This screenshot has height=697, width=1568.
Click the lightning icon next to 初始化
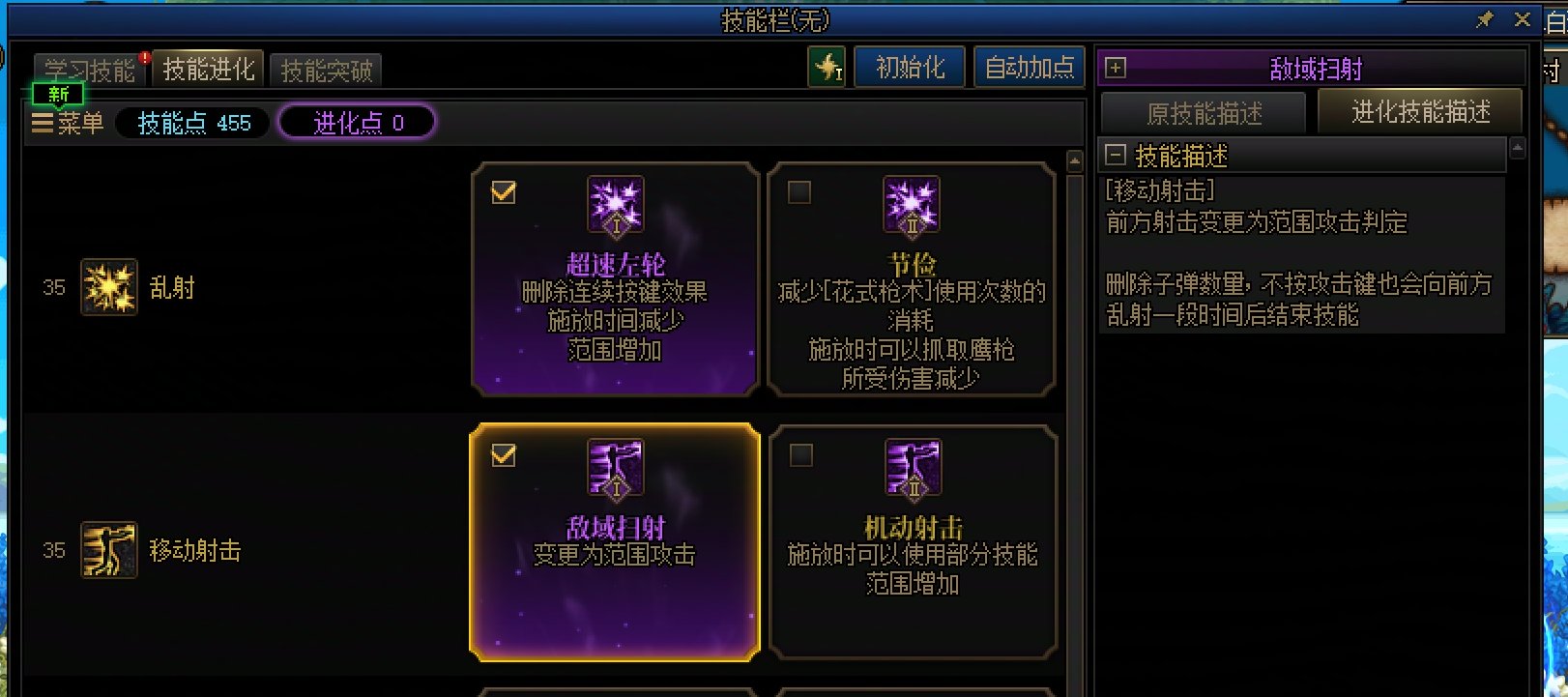(x=828, y=68)
